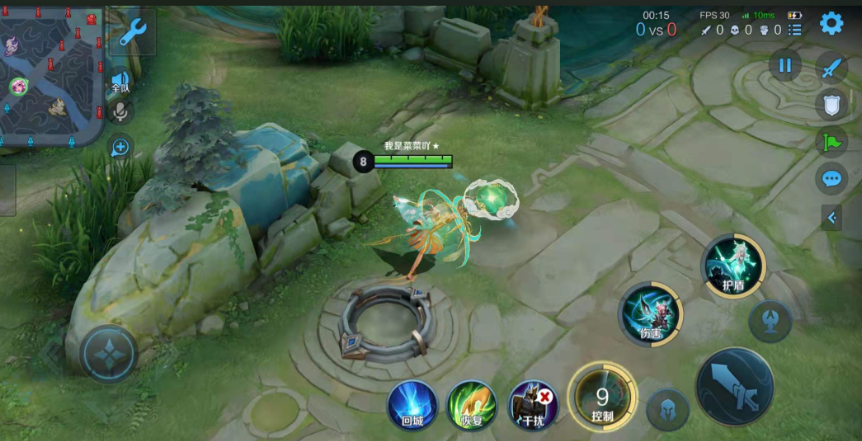Open the wrench tool button
Viewport: 862px width, 441px height.
pyautogui.click(x=131, y=34)
